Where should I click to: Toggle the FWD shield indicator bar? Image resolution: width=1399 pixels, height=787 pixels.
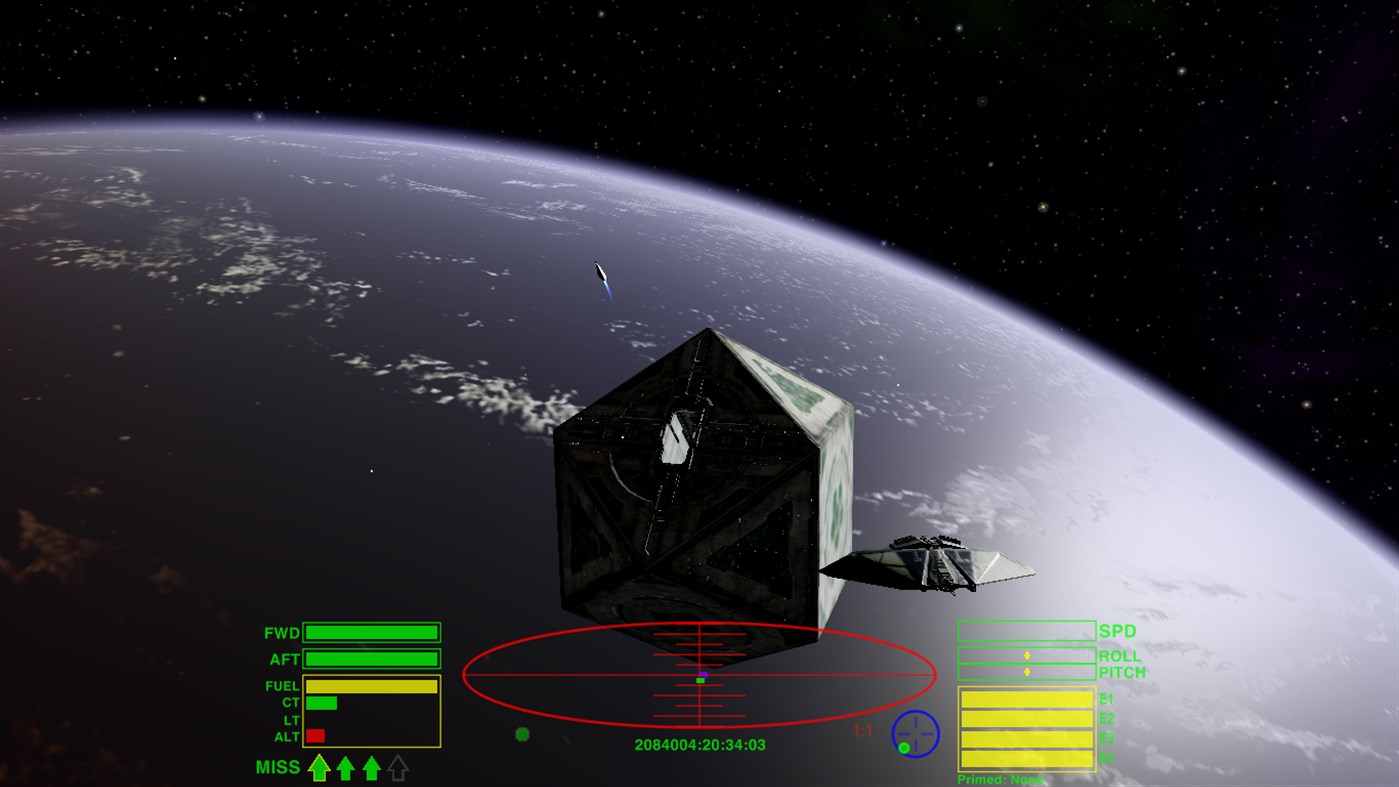click(x=370, y=632)
